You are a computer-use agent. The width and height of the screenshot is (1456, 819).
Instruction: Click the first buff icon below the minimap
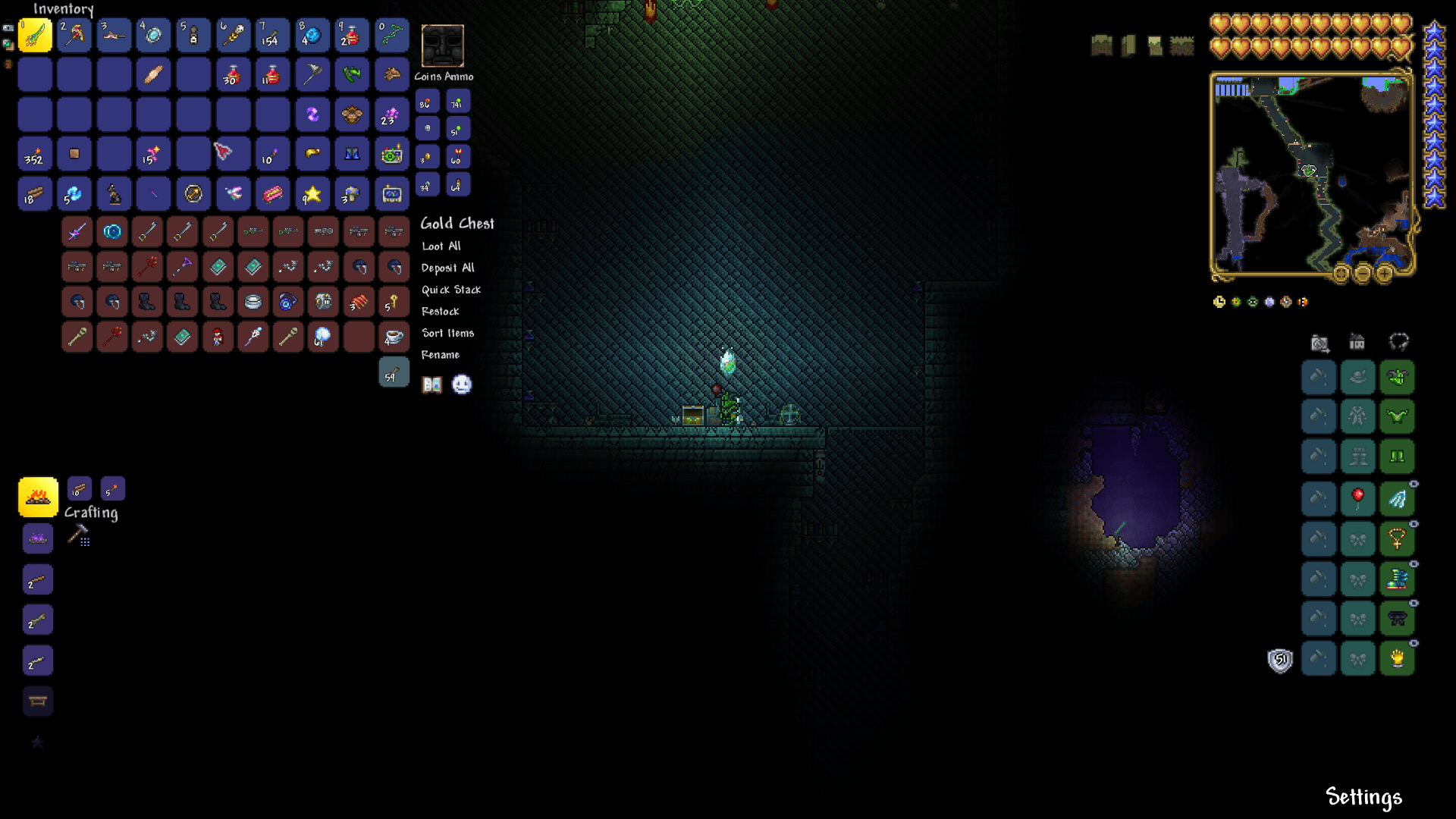click(x=1219, y=301)
